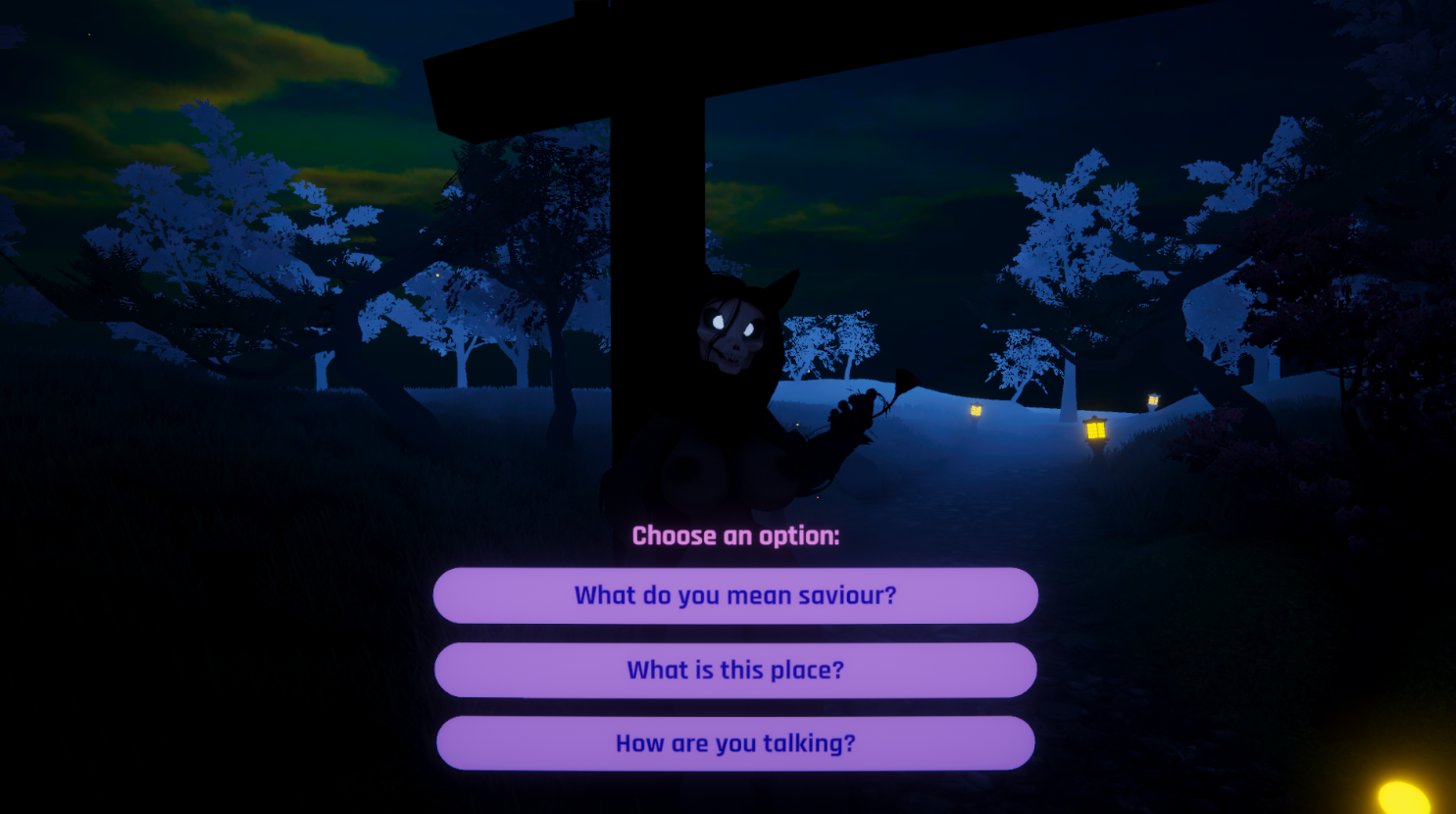Click the creature's glowing white eyes

[x=733, y=324]
